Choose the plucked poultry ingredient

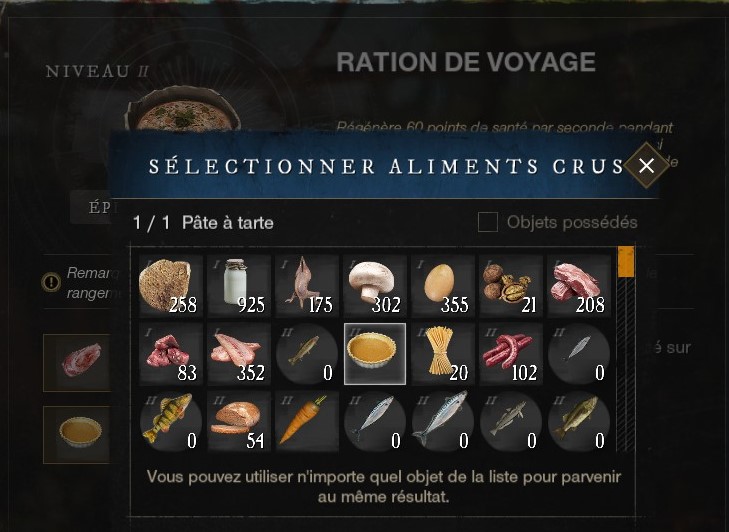(306, 285)
